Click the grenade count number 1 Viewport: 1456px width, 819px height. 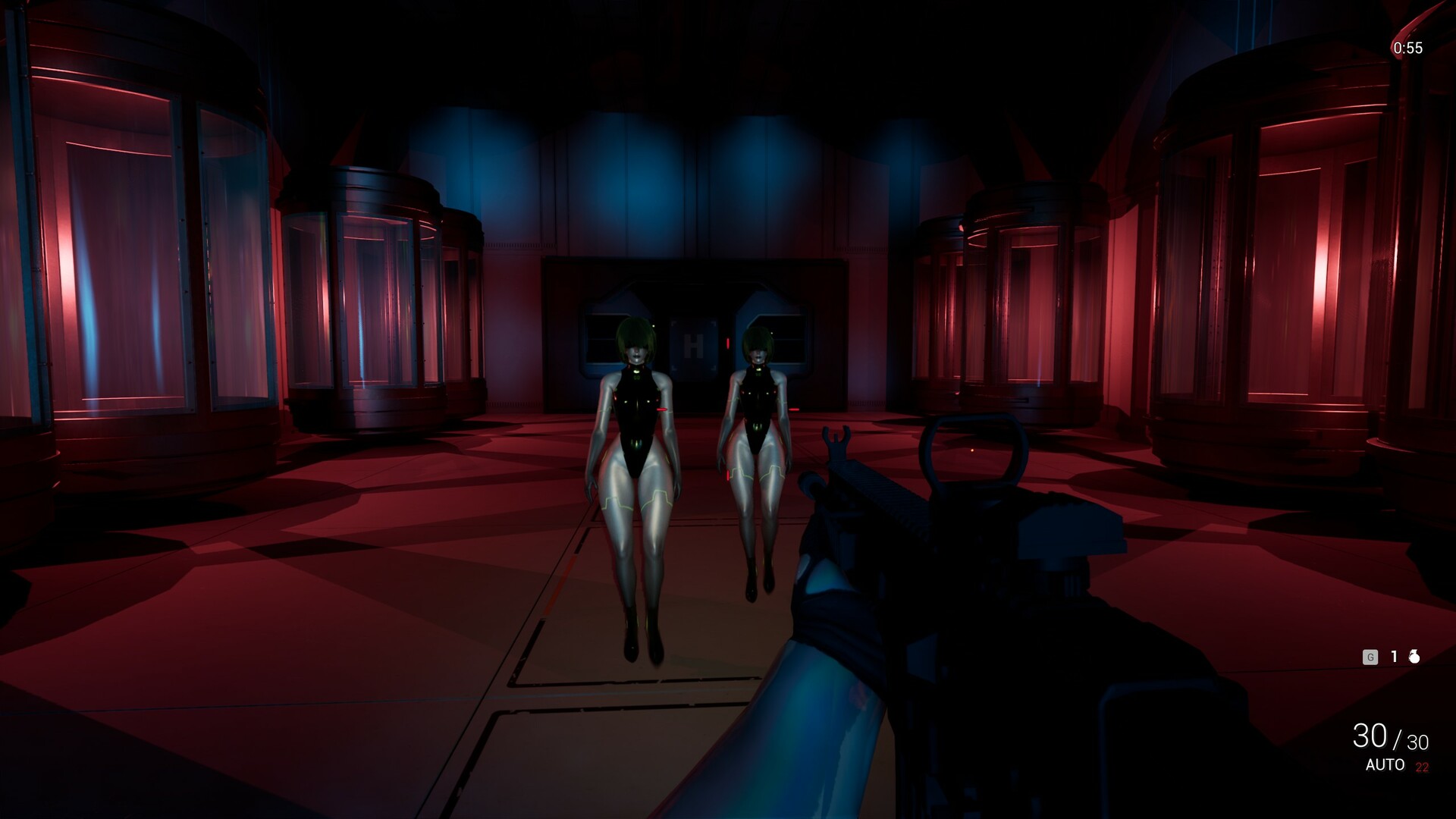pos(1395,657)
